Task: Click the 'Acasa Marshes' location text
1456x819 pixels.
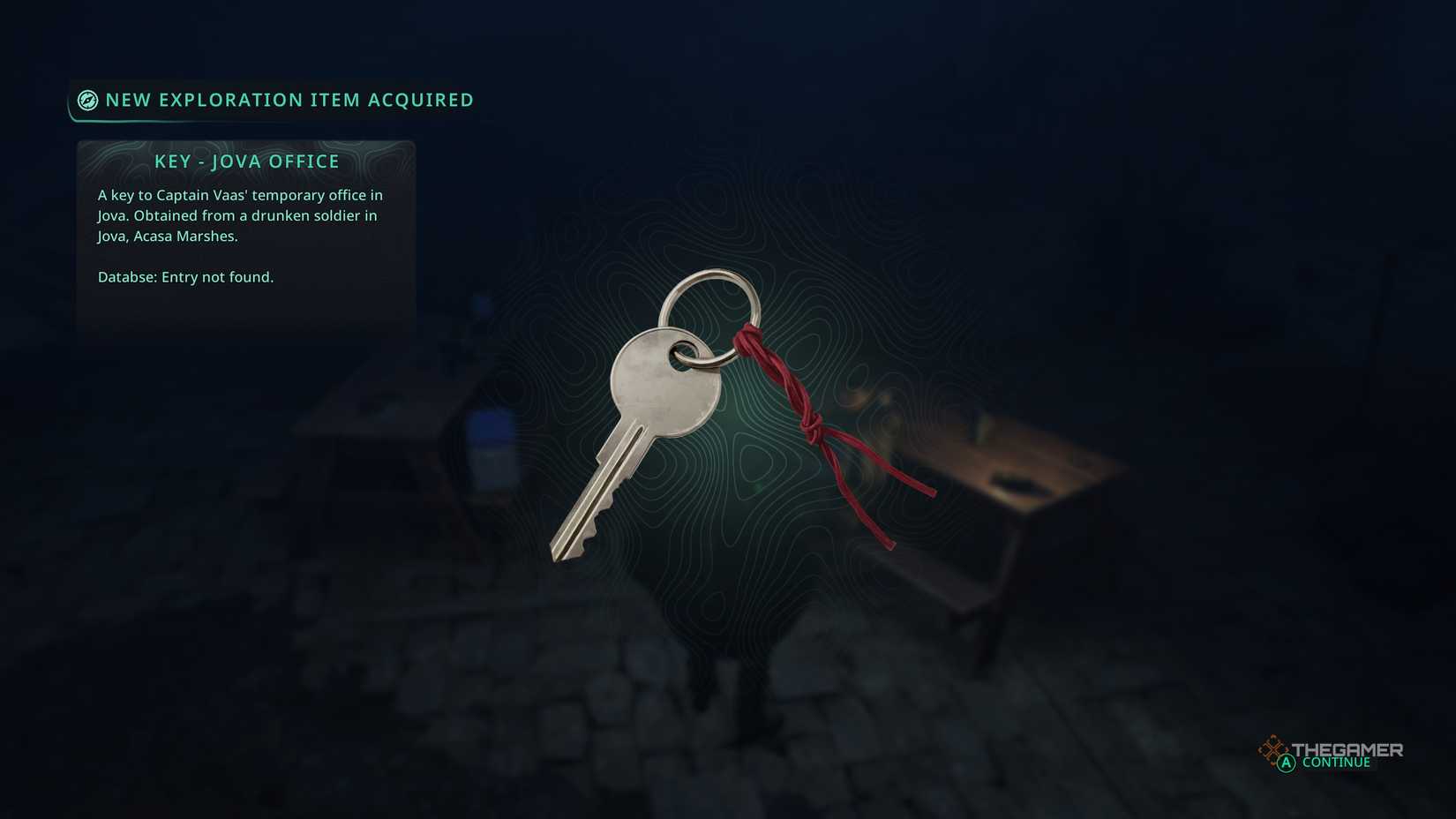Action: click(x=187, y=236)
